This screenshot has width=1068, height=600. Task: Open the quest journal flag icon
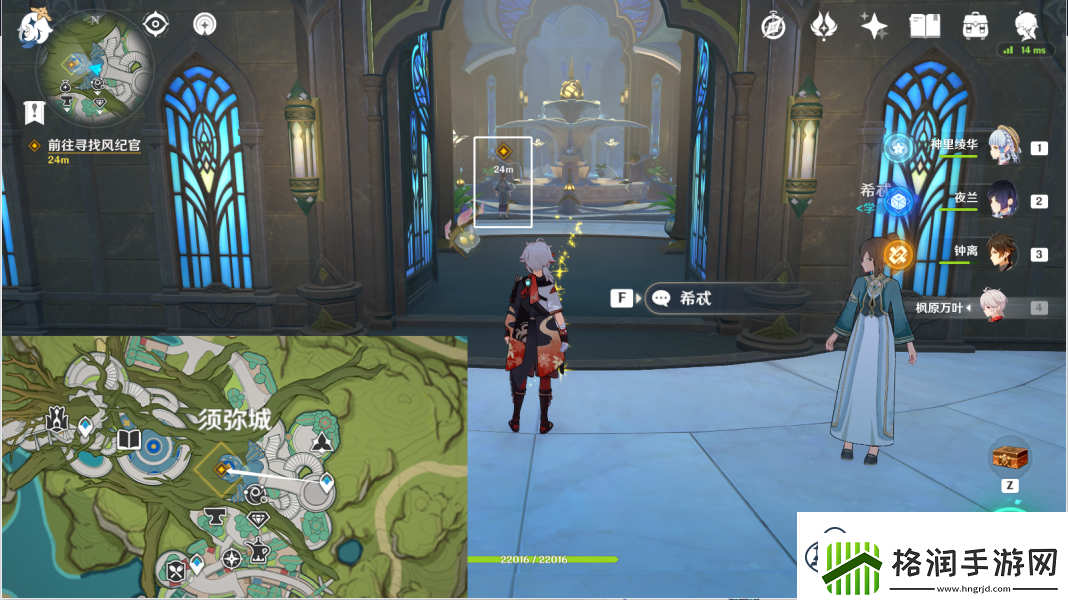click(35, 112)
